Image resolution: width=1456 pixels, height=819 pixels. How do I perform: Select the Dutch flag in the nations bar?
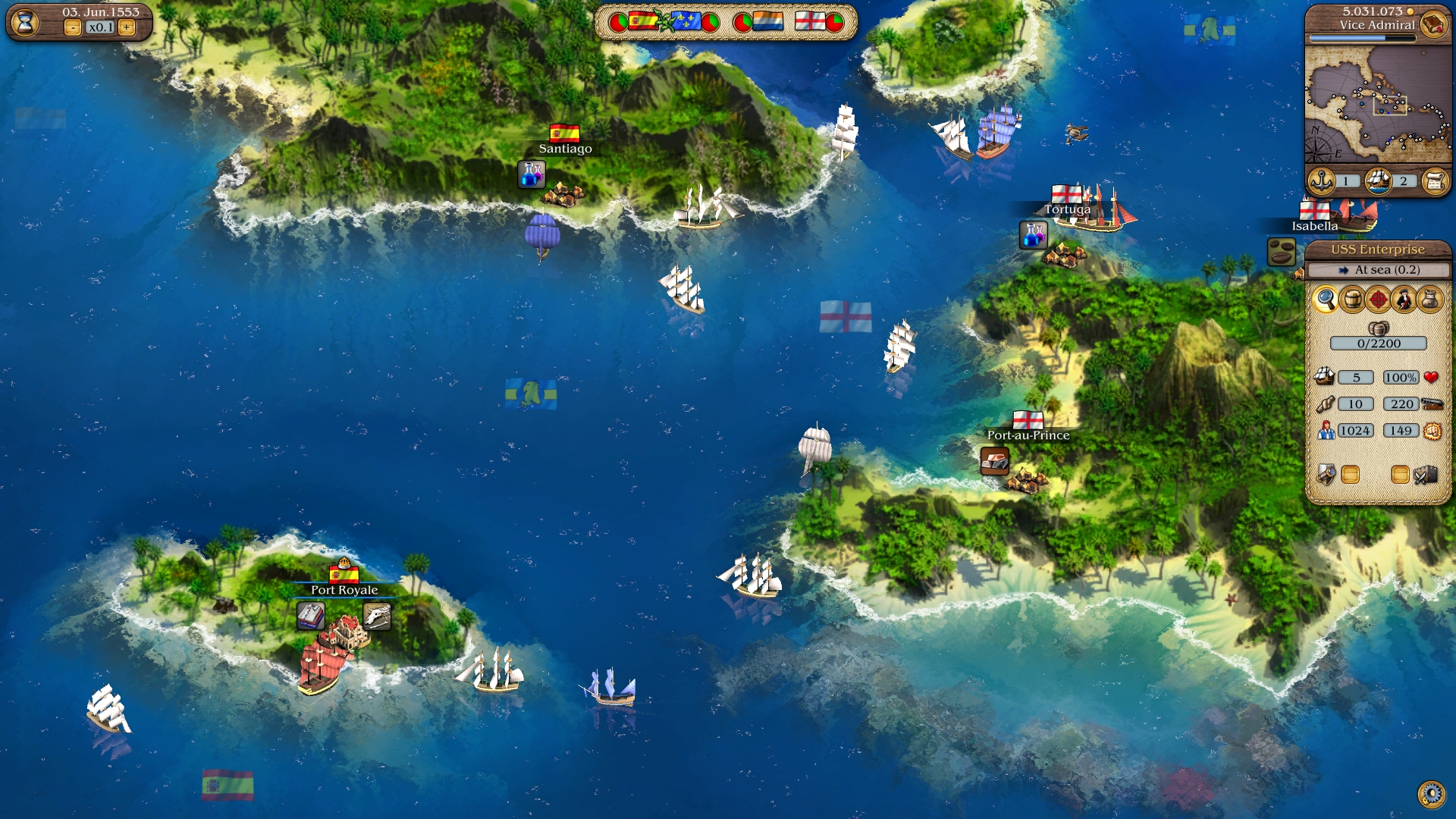(x=767, y=21)
